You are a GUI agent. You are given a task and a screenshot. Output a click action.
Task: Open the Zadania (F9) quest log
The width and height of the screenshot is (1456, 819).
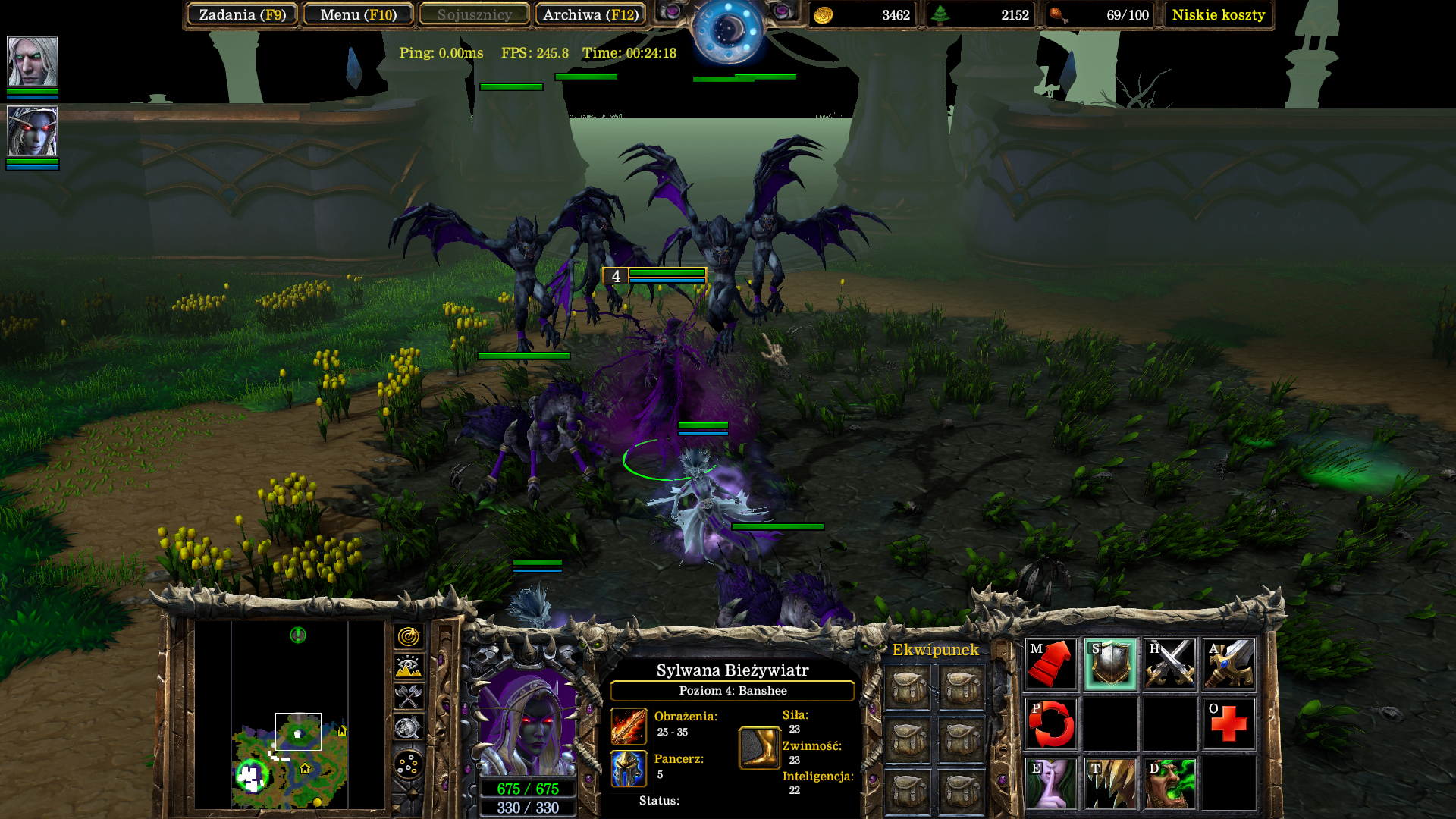(242, 14)
